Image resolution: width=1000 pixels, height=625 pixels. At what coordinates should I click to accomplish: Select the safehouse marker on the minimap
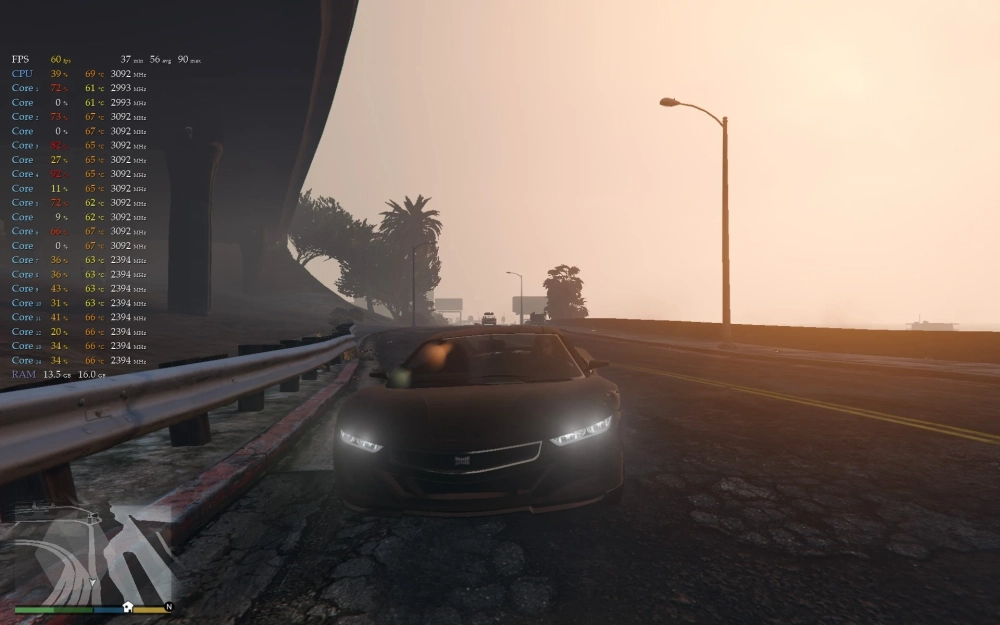[x=128, y=607]
